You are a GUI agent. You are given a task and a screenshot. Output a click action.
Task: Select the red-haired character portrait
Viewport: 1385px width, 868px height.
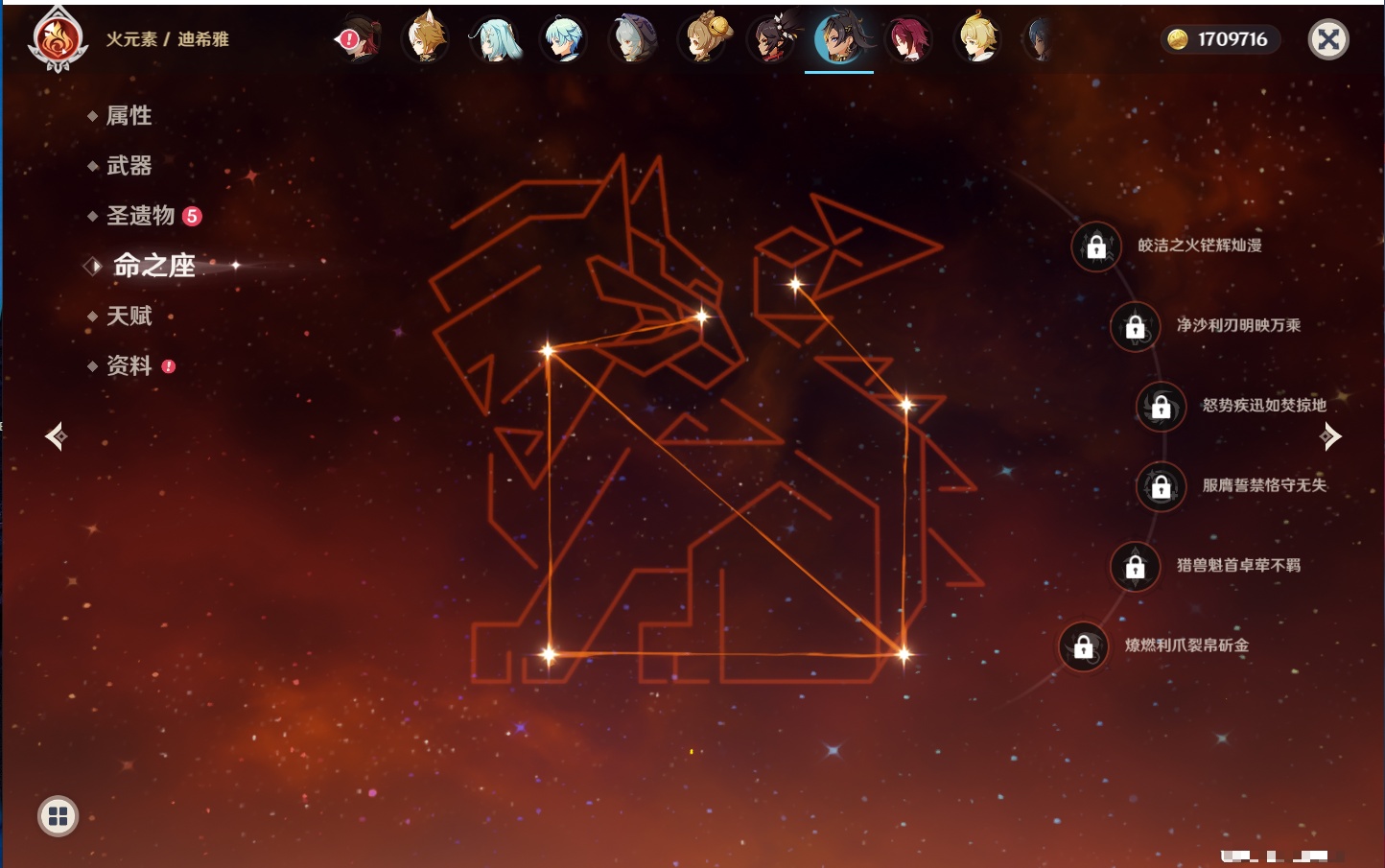point(907,39)
